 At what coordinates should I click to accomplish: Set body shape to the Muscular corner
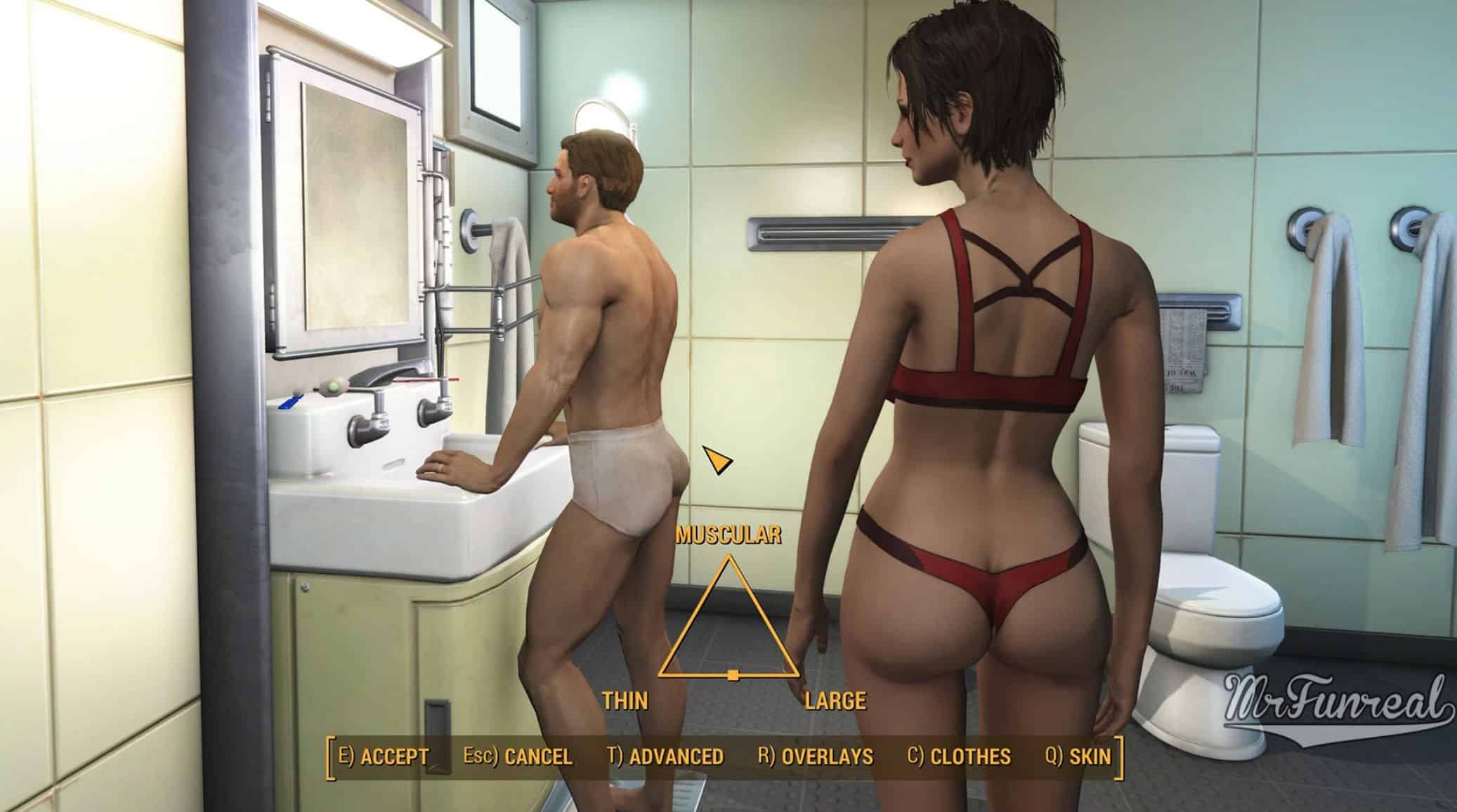(729, 559)
